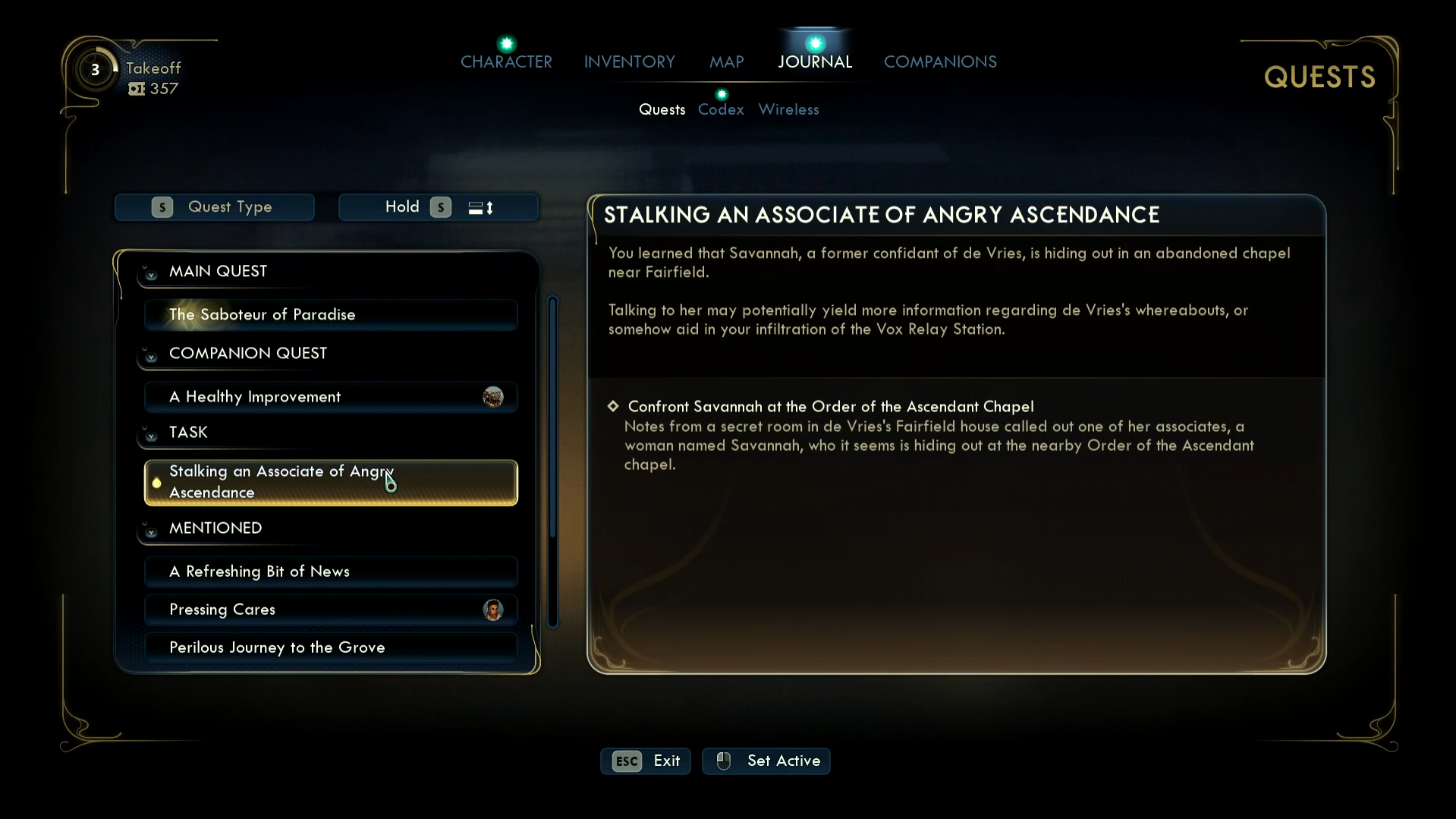Switch to the Codex sub-tab
1456x819 pixels.
[721, 109]
